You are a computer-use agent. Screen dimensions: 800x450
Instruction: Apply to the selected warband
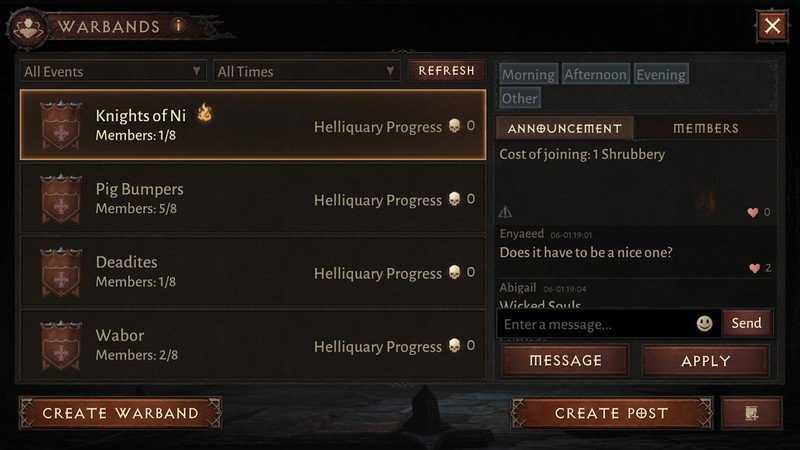click(706, 361)
